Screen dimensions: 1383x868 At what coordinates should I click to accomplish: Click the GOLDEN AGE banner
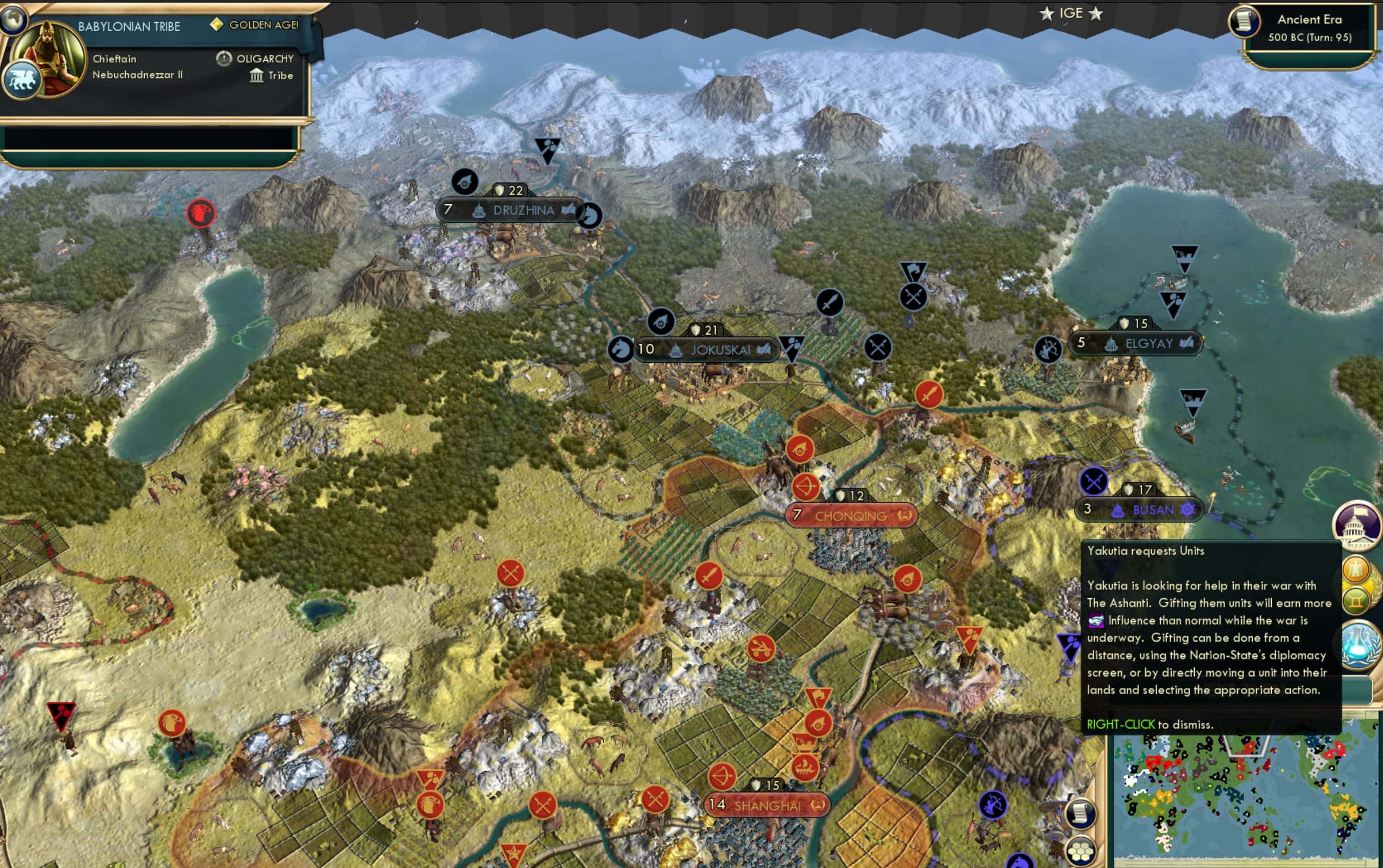tap(263, 25)
